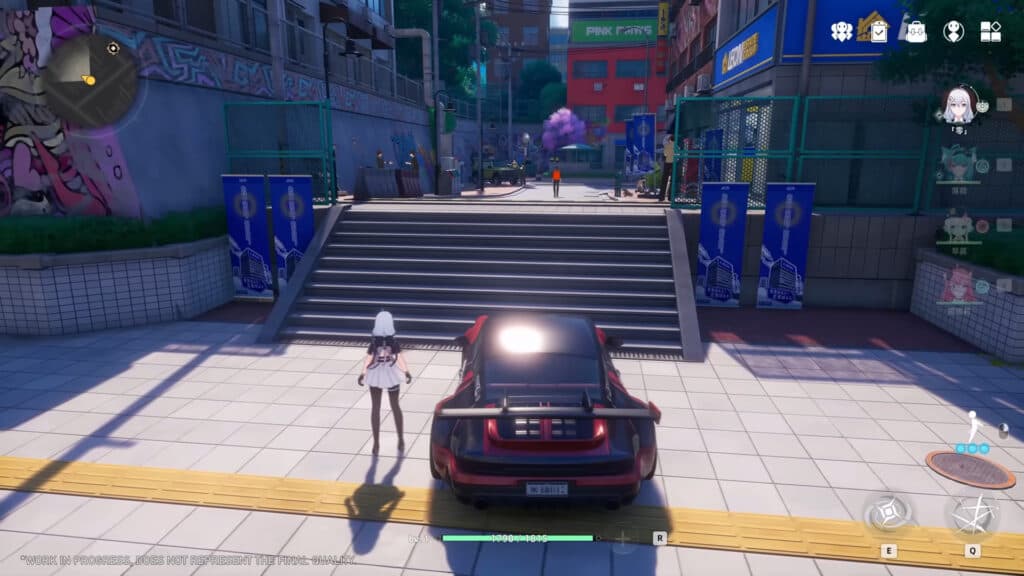
Task: Select the white-haired character portrait
Action: [959, 106]
